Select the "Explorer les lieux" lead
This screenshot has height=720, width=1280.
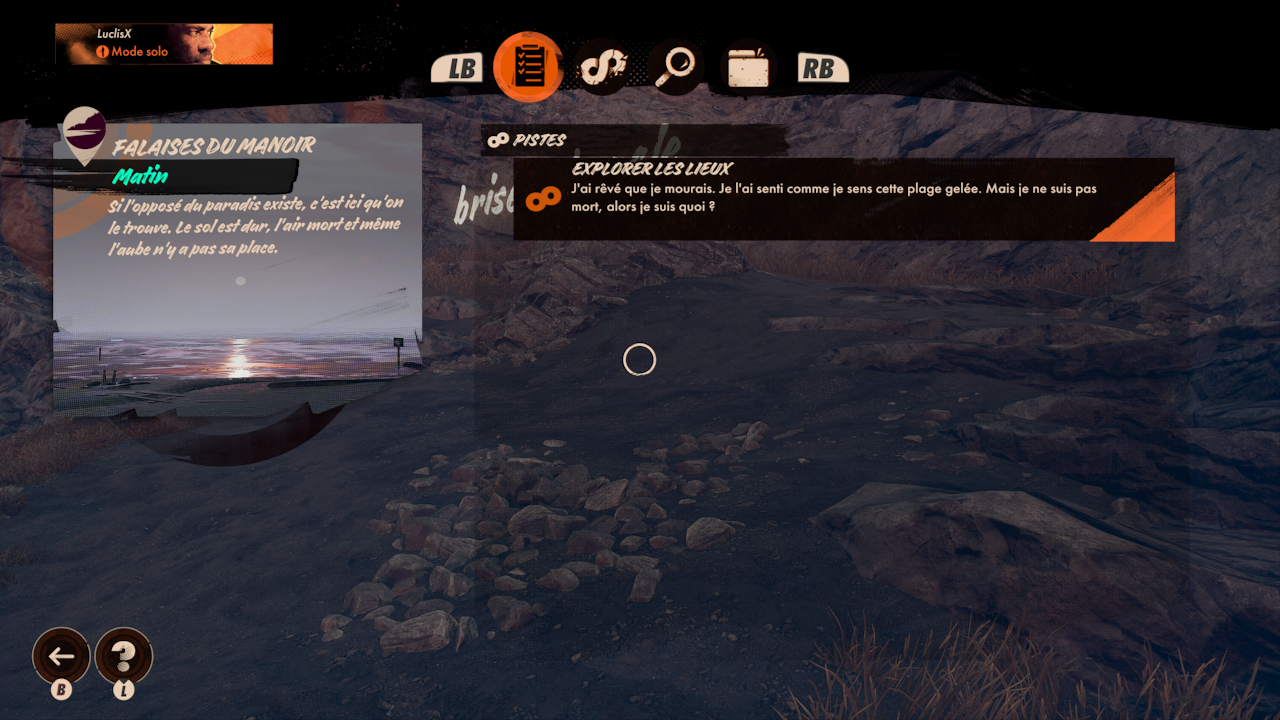(x=843, y=199)
